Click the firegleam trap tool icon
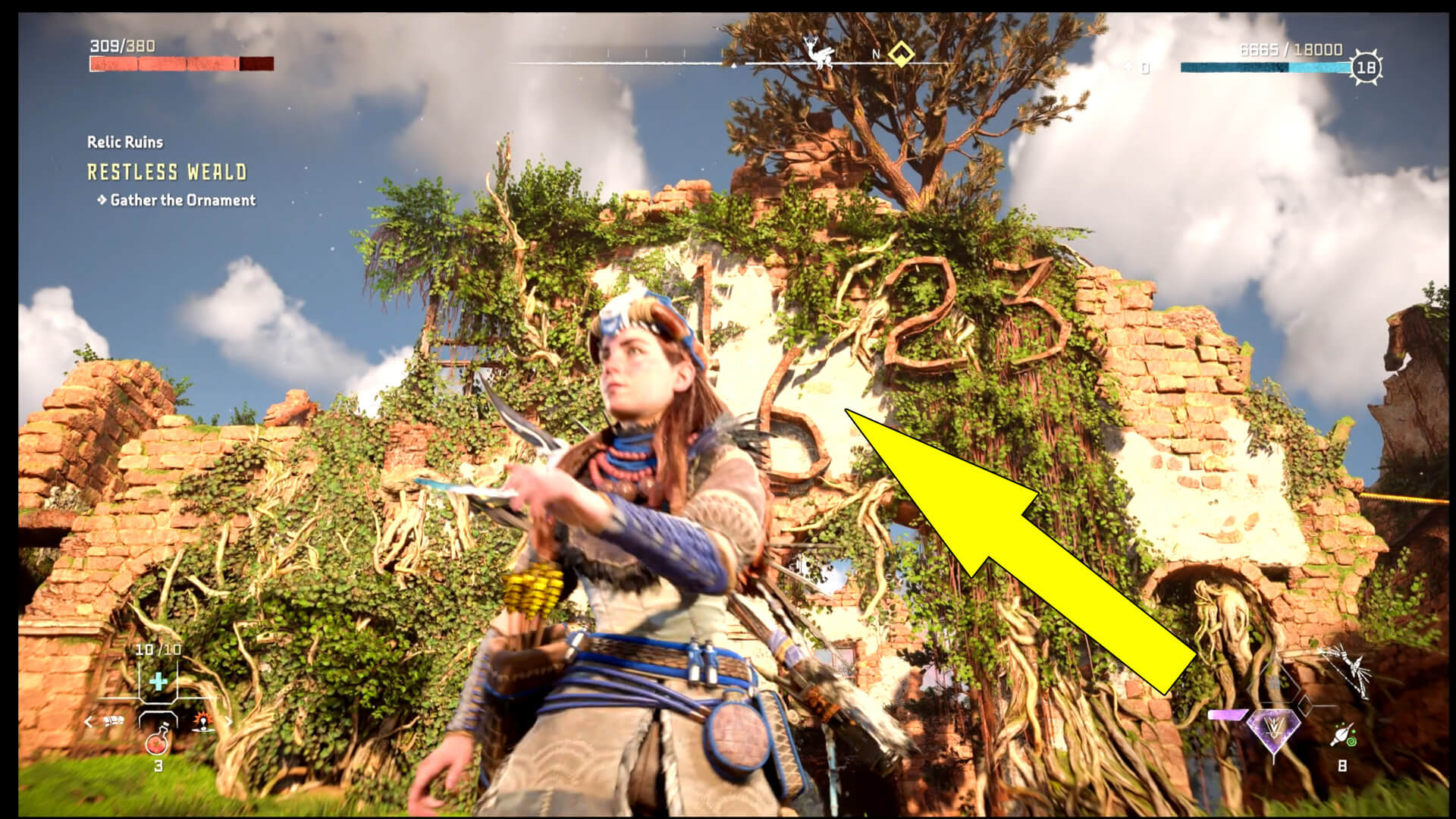The width and height of the screenshot is (1456, 819). (203, 723)
